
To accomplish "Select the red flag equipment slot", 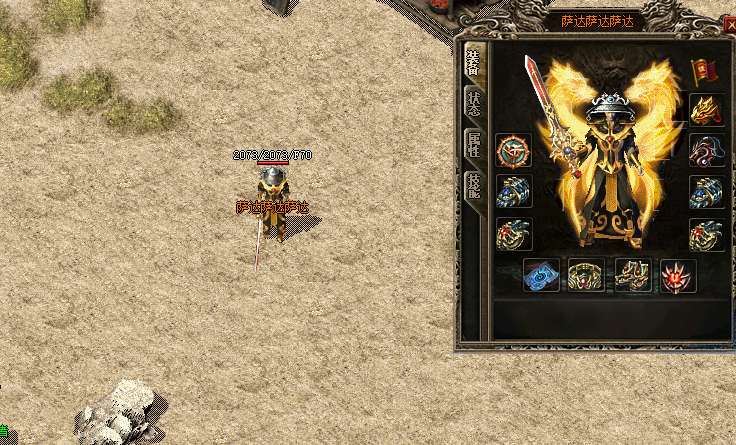I will pos(706,72).
